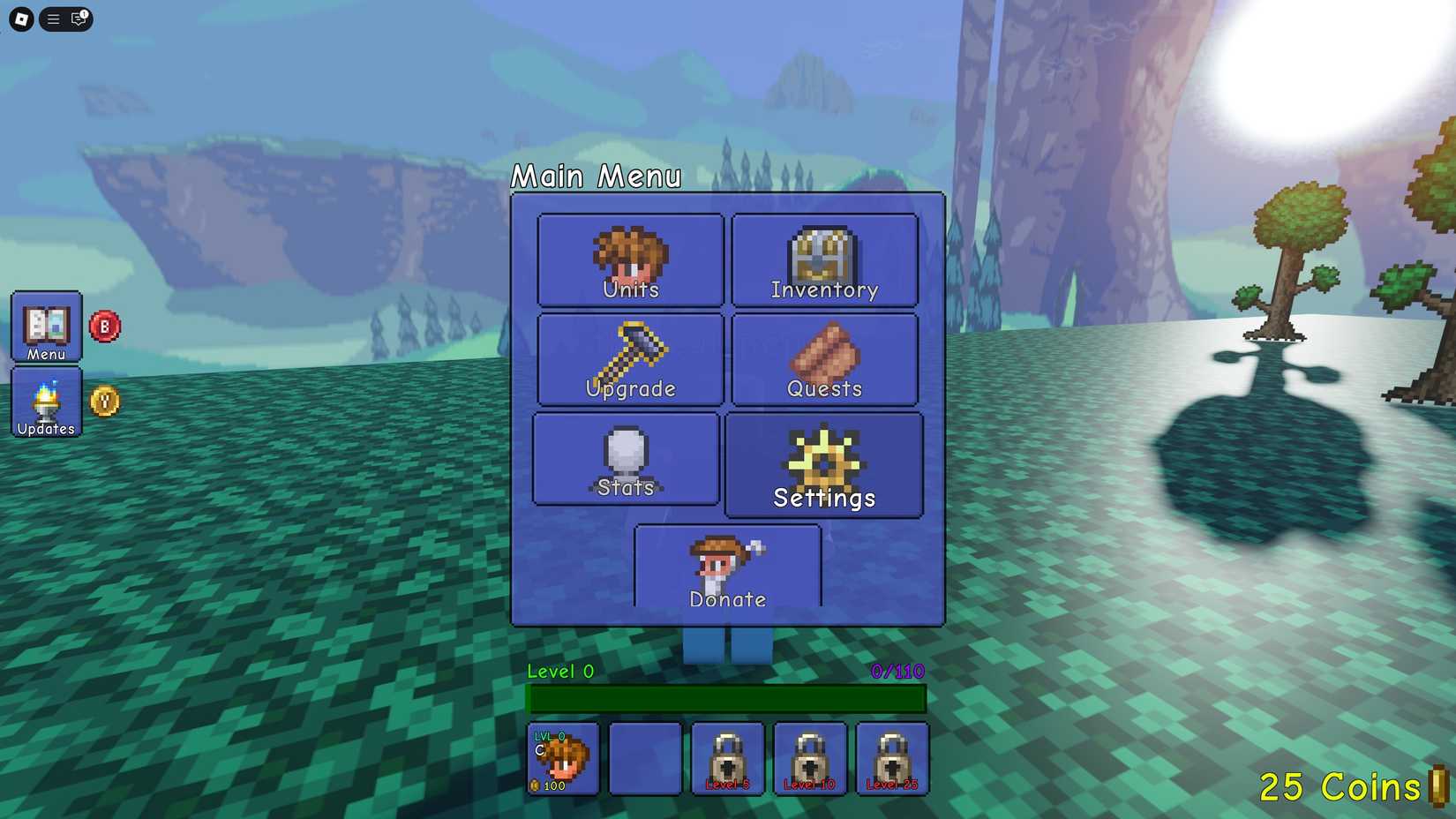Click the locked Level 25 unit slot
Image resolution: width=1456 pixels, height=819 pixels.
pyautogui.click(x=892, y=759)
